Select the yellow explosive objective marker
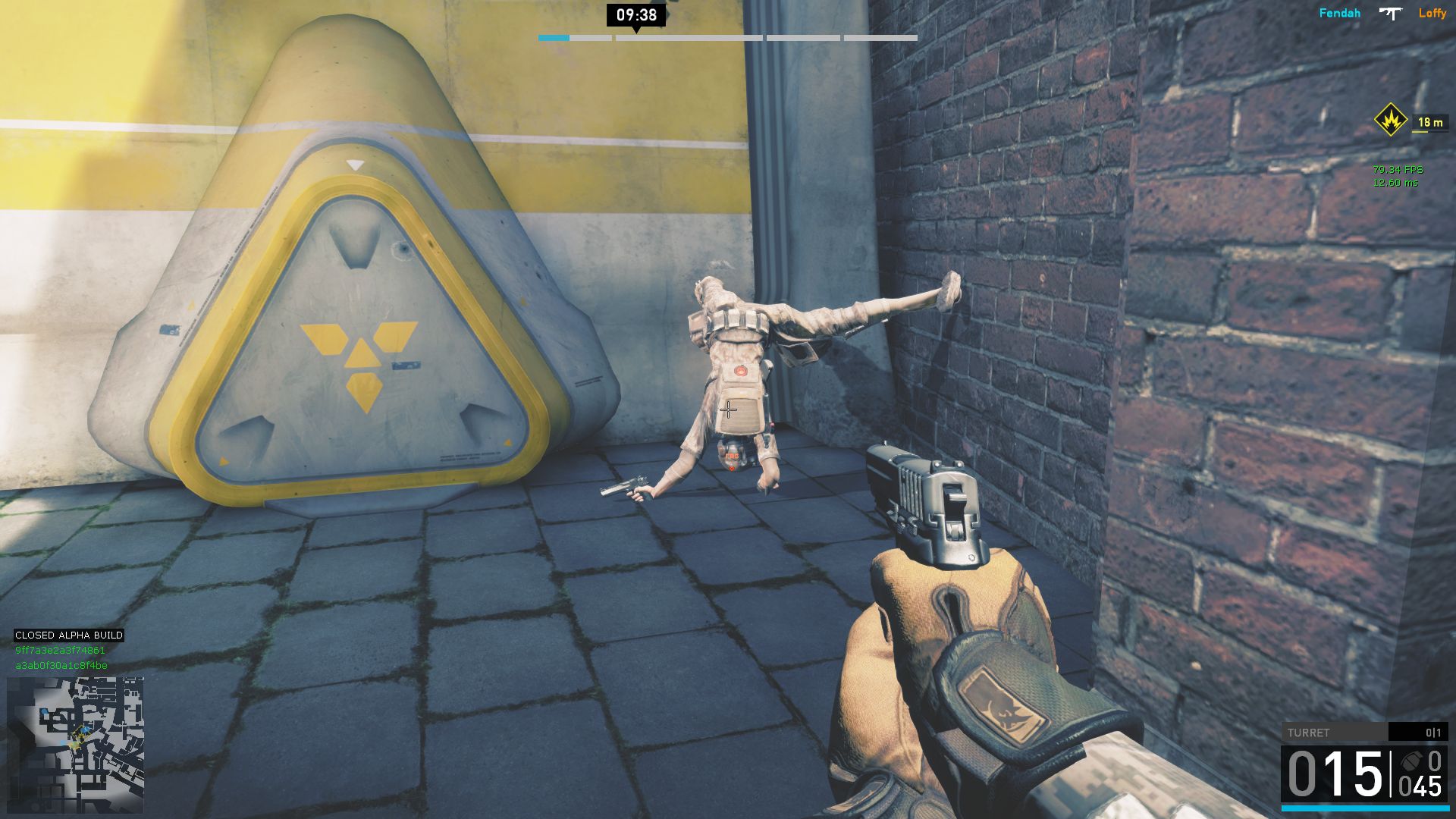This screenshot has height=819, width=1456. coord(1391,120)
